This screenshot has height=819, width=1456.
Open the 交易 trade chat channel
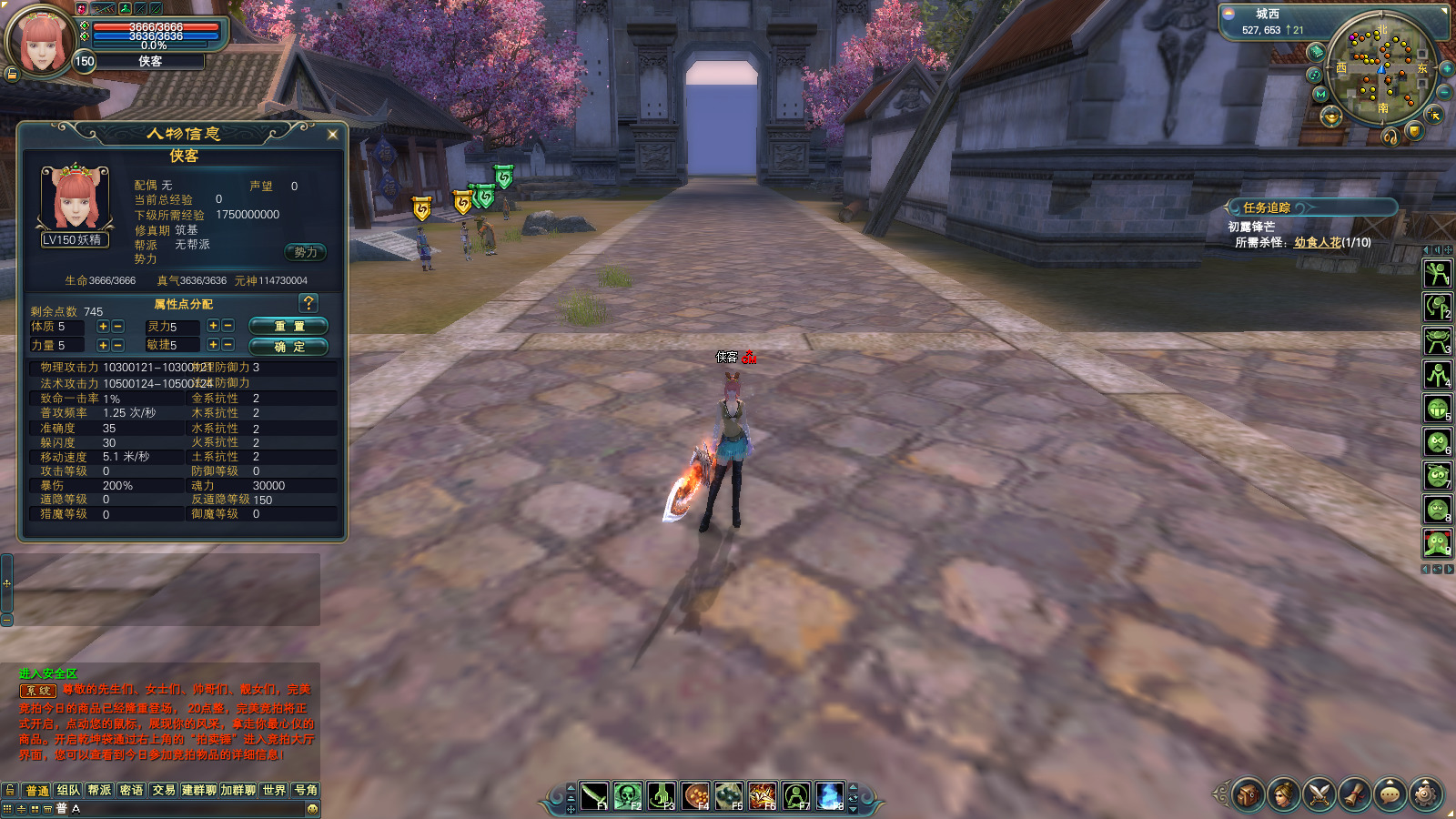164,790
